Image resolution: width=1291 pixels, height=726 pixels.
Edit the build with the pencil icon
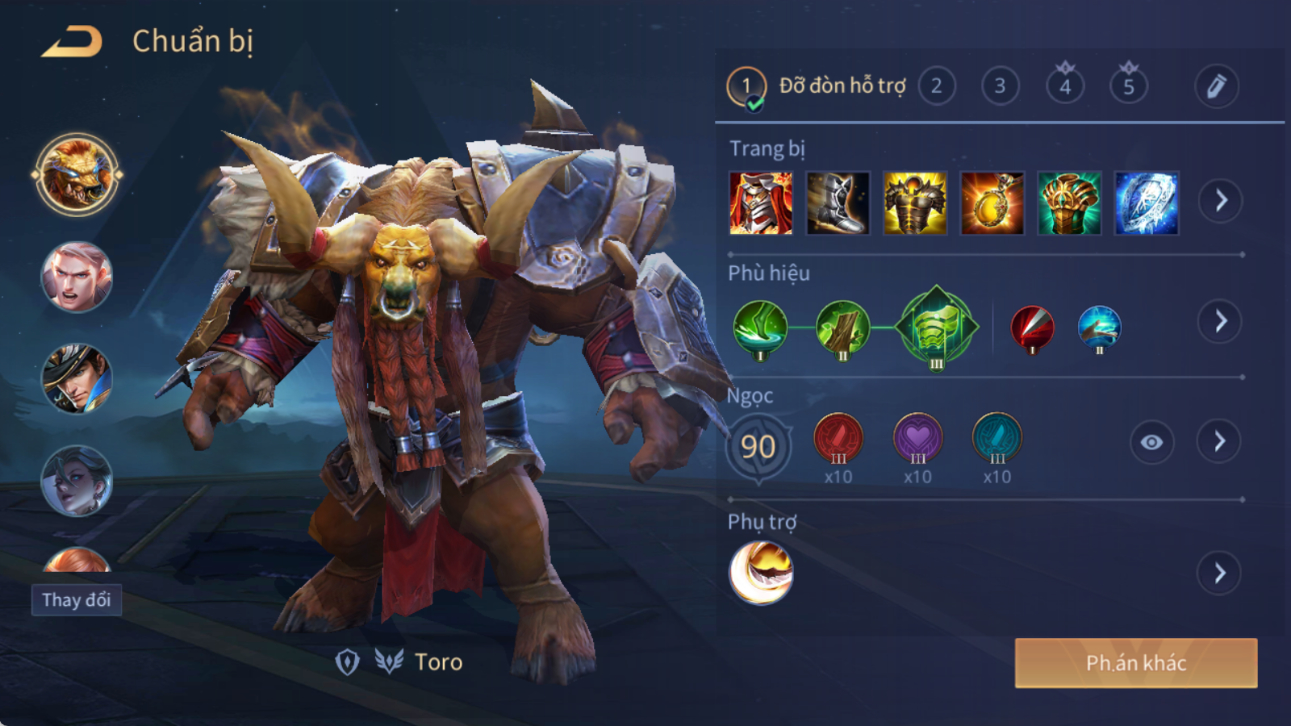click(x=1216, y=87)
